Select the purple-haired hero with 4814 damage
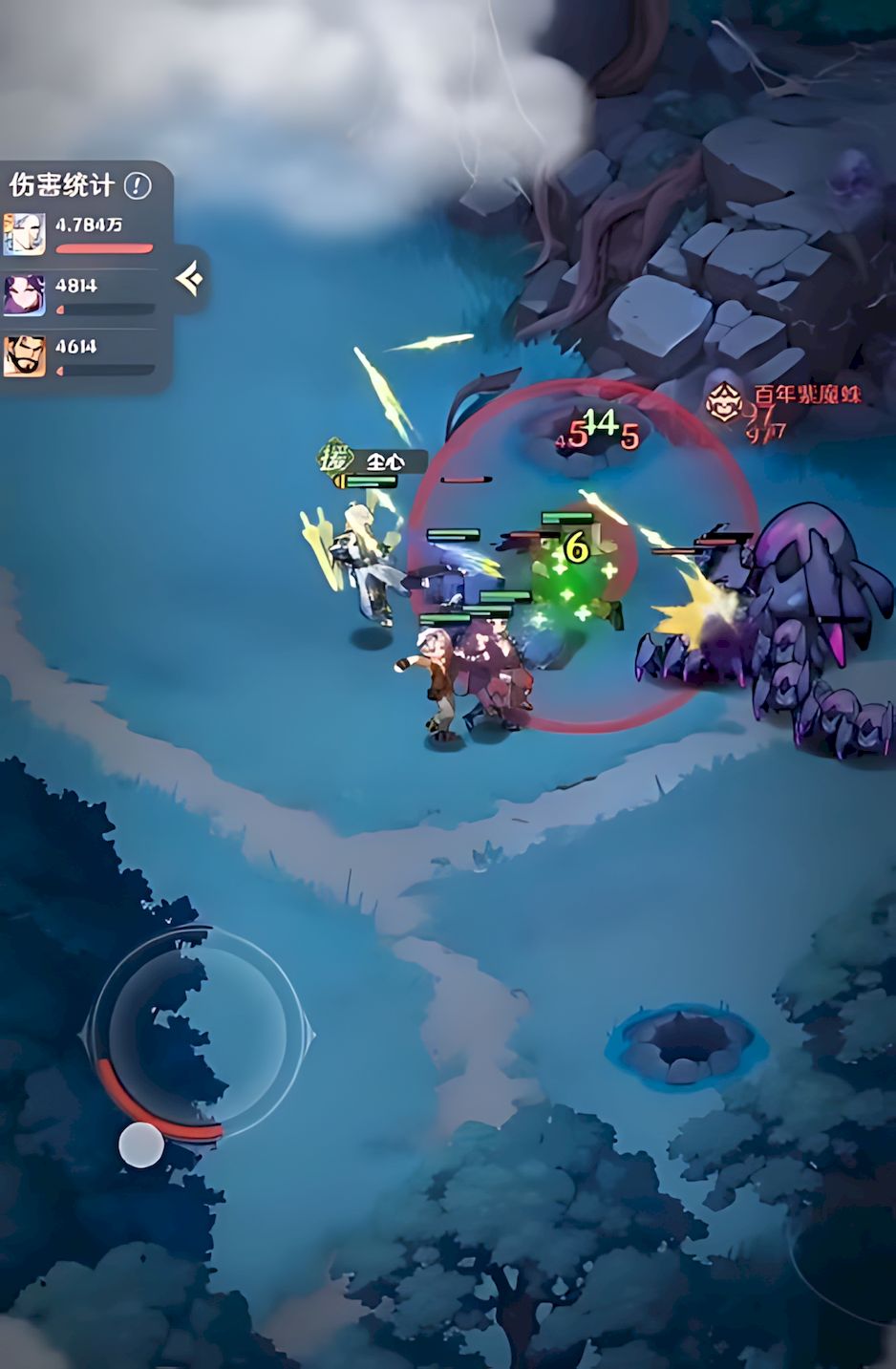This screenshot has width=896, height=1369. click(24, 294)
